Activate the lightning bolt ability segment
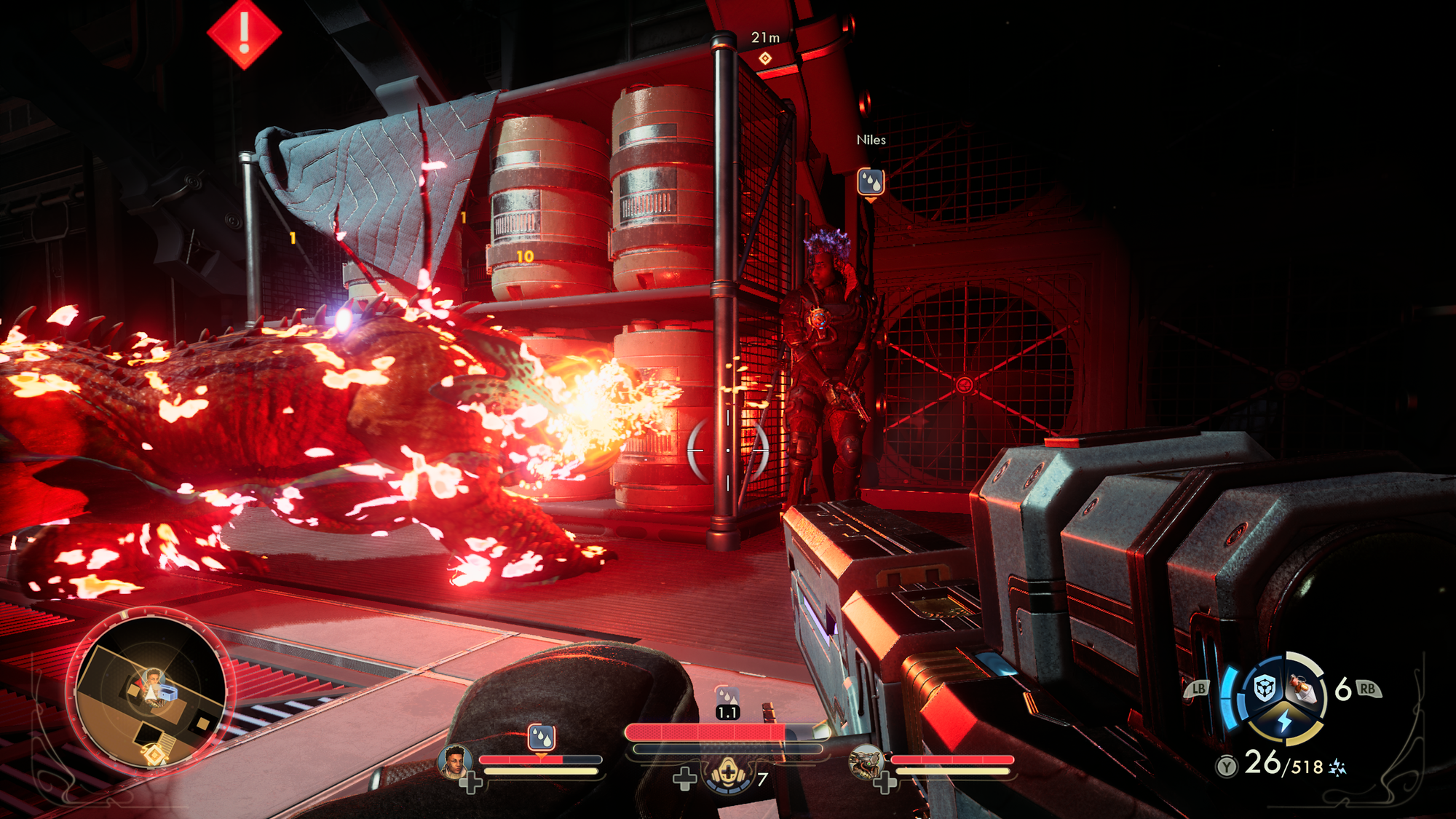The image size is (1456, 819). 1284,721
